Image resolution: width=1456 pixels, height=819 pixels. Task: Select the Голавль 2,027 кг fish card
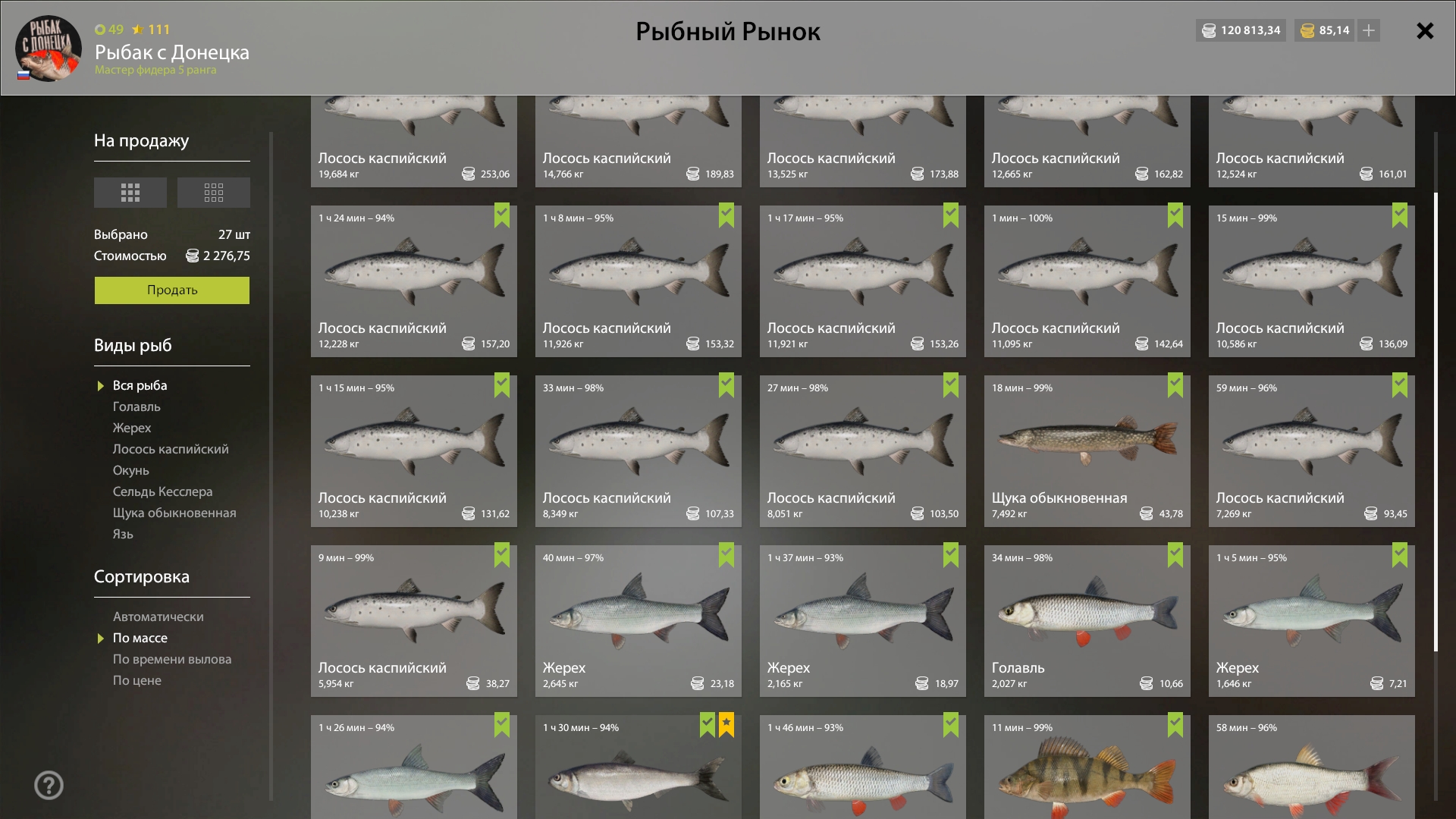(1087, 621)
